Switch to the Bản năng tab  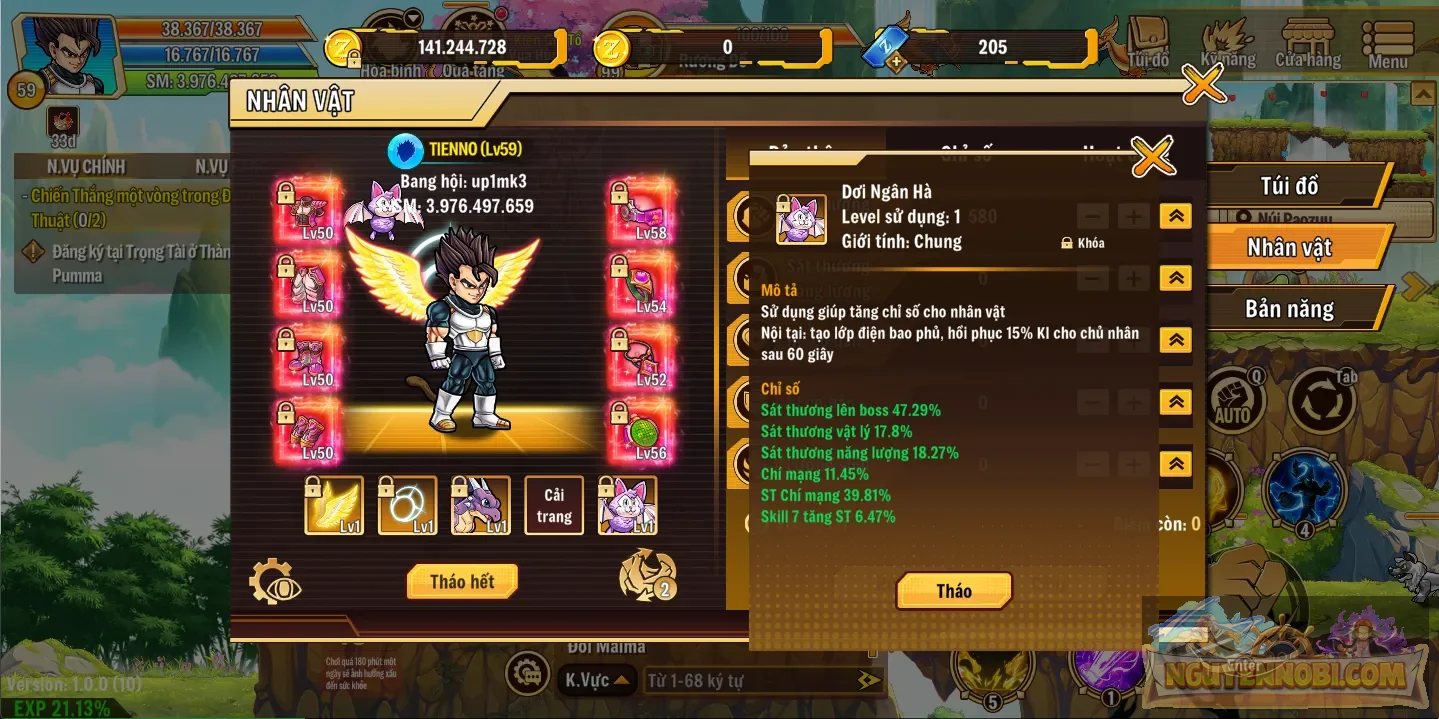(1288, 309)
